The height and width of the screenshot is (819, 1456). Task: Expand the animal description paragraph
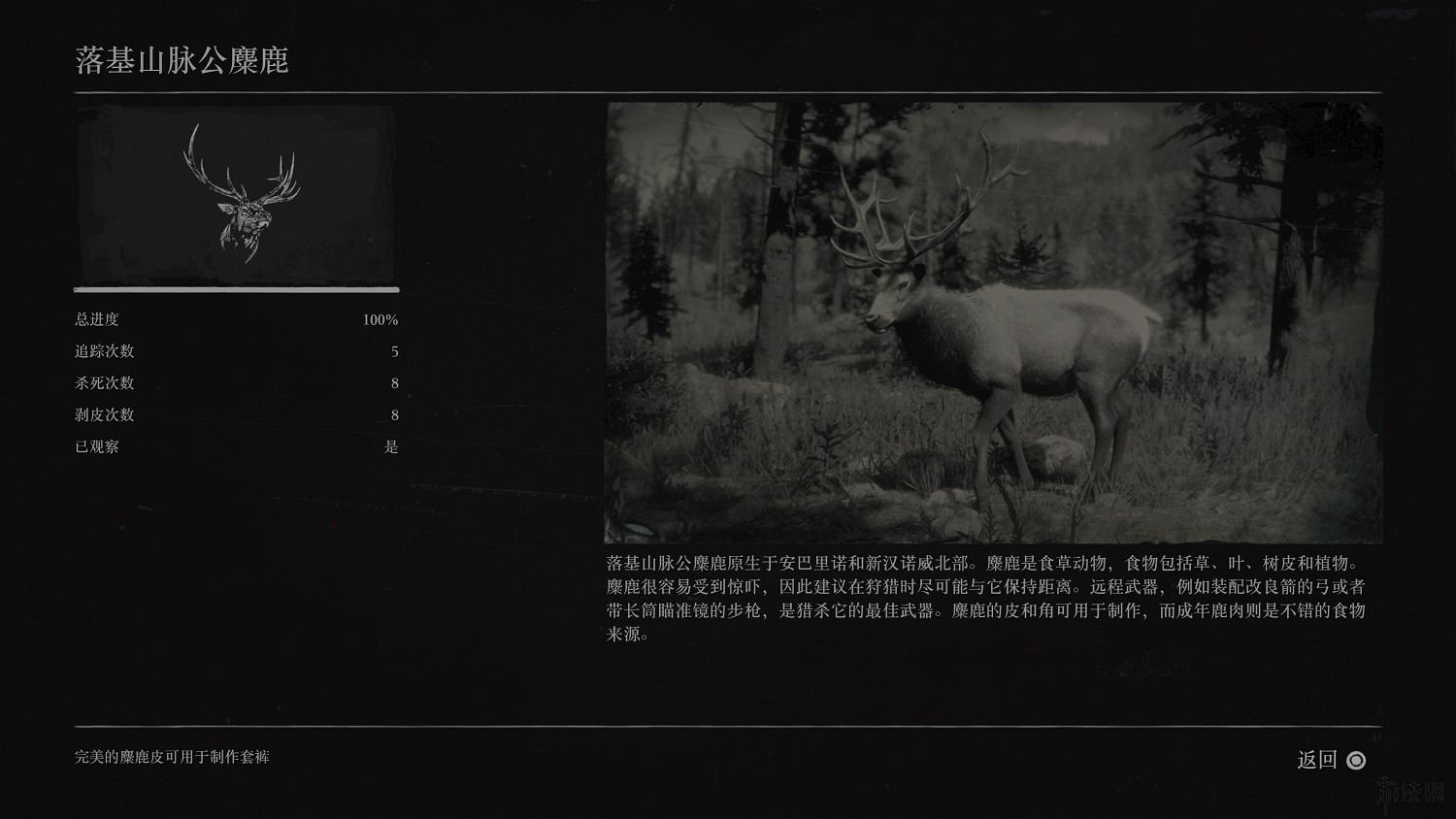[x=990, y=597]
